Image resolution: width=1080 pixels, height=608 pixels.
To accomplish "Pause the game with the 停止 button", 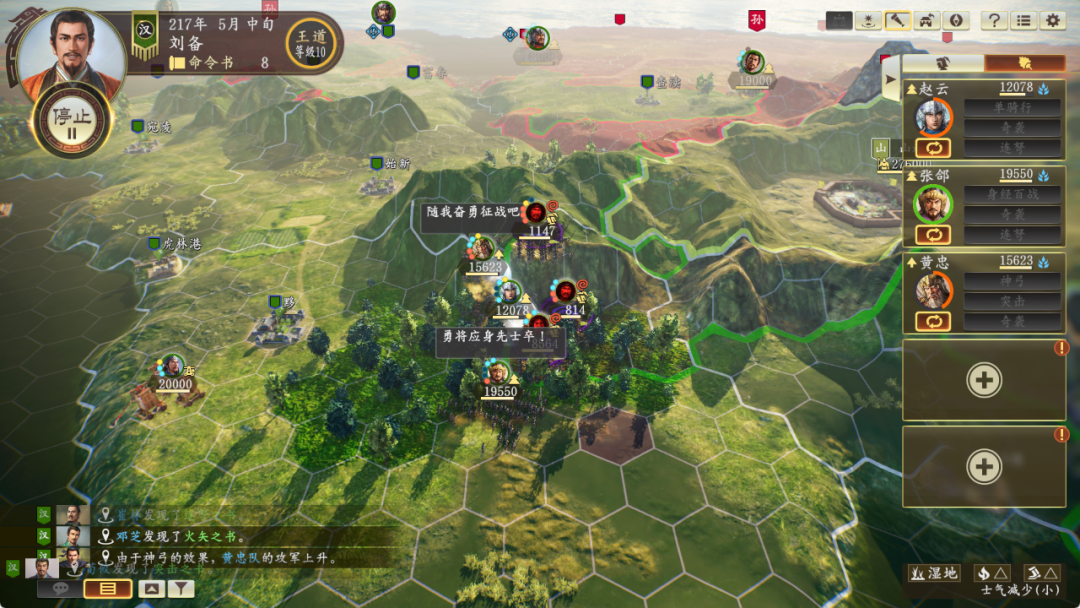I will [71, 119].
